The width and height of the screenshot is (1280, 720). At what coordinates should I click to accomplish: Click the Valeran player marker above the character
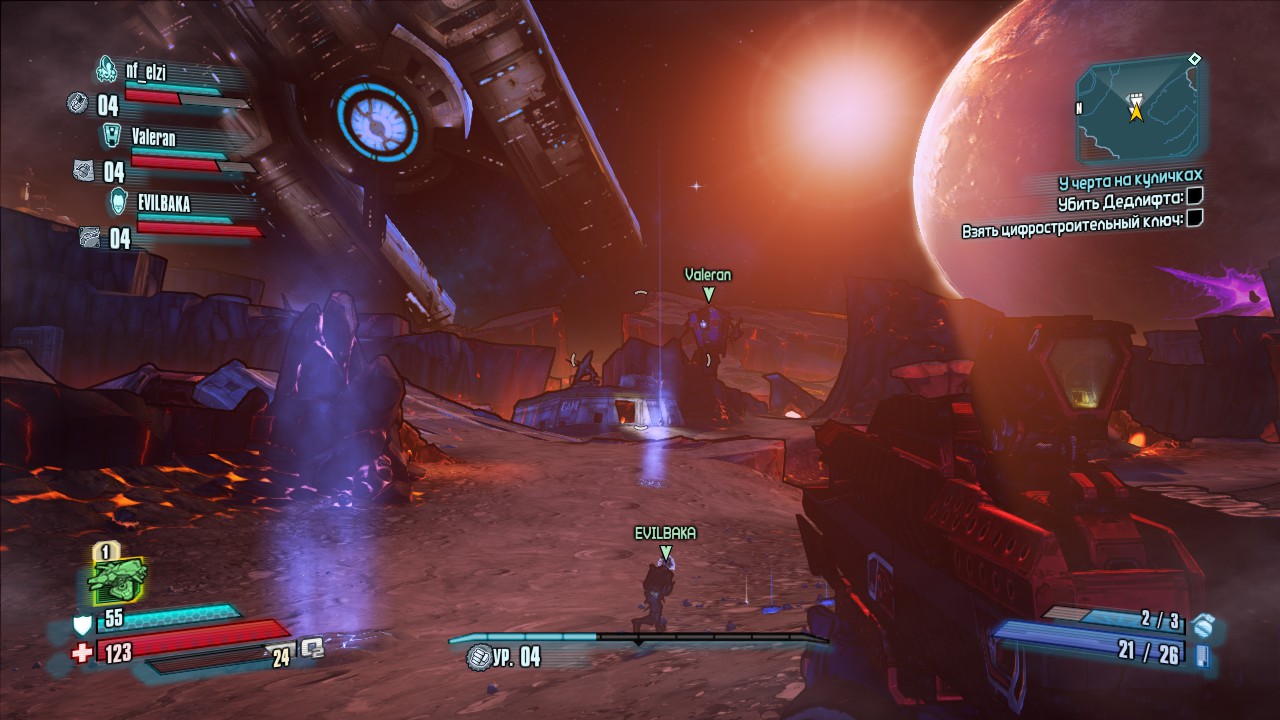tap(708, 293)
